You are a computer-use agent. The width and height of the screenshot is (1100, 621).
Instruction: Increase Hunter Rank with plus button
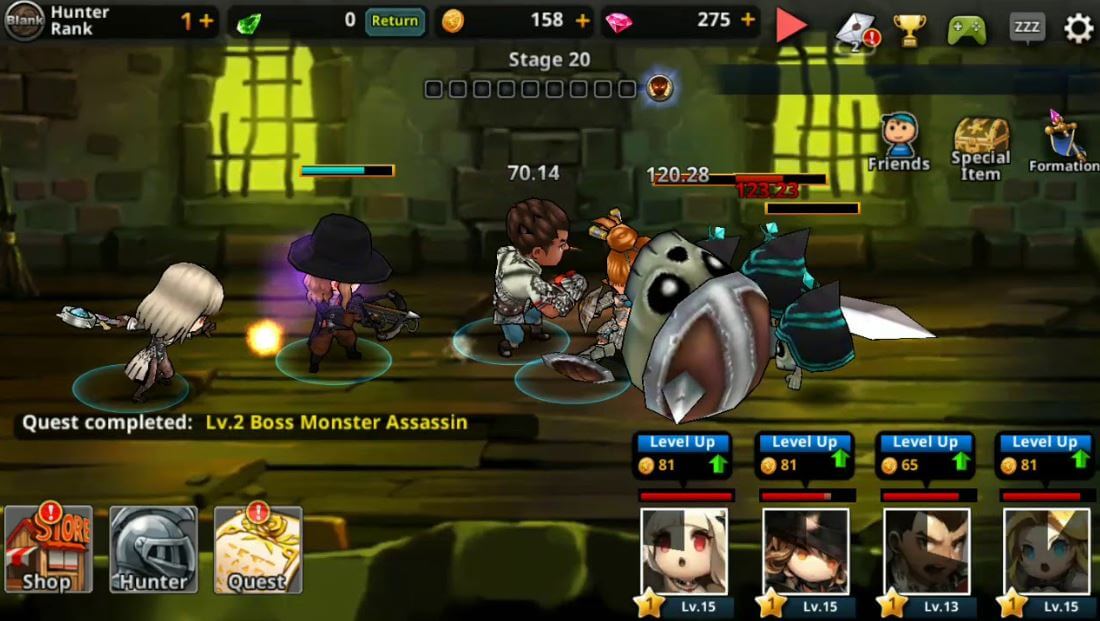(x=206, y=21)
